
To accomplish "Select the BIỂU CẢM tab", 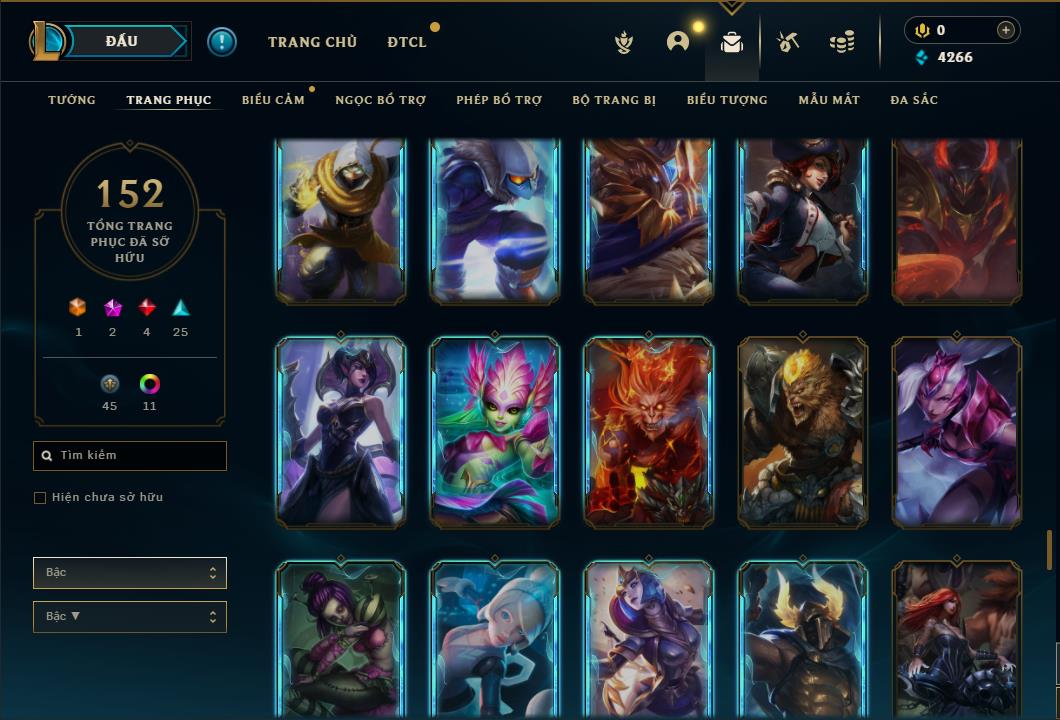I will click(273, 100).
